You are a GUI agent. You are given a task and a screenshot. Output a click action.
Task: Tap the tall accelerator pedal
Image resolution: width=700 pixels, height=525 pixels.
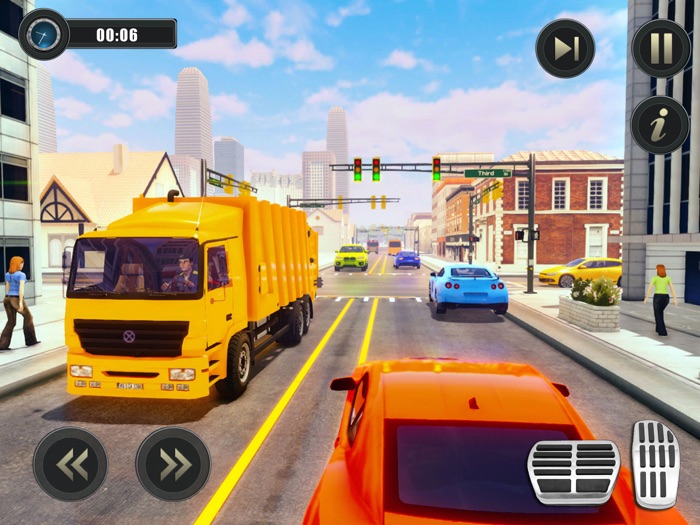655,464
